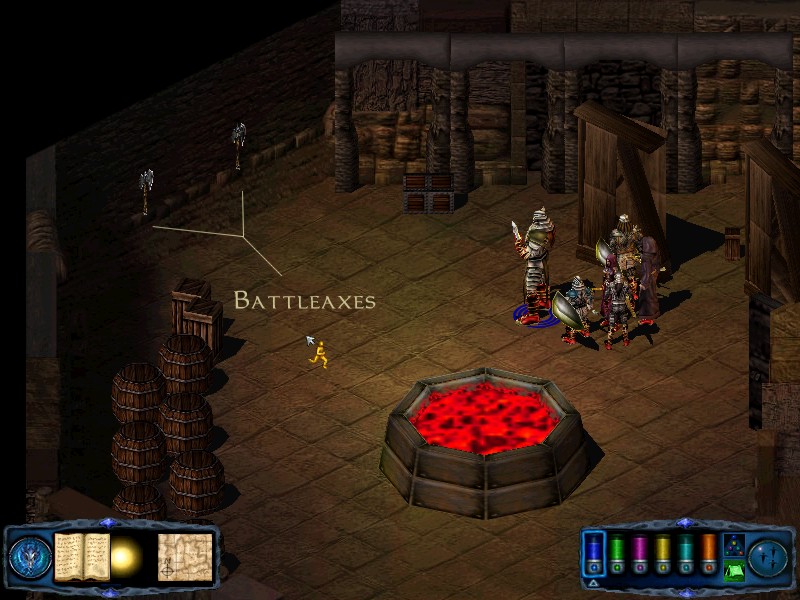Viewport: 800px width, 600px height.
Task: Click the blue gem atop the right panel
Action: coord(686,522)
